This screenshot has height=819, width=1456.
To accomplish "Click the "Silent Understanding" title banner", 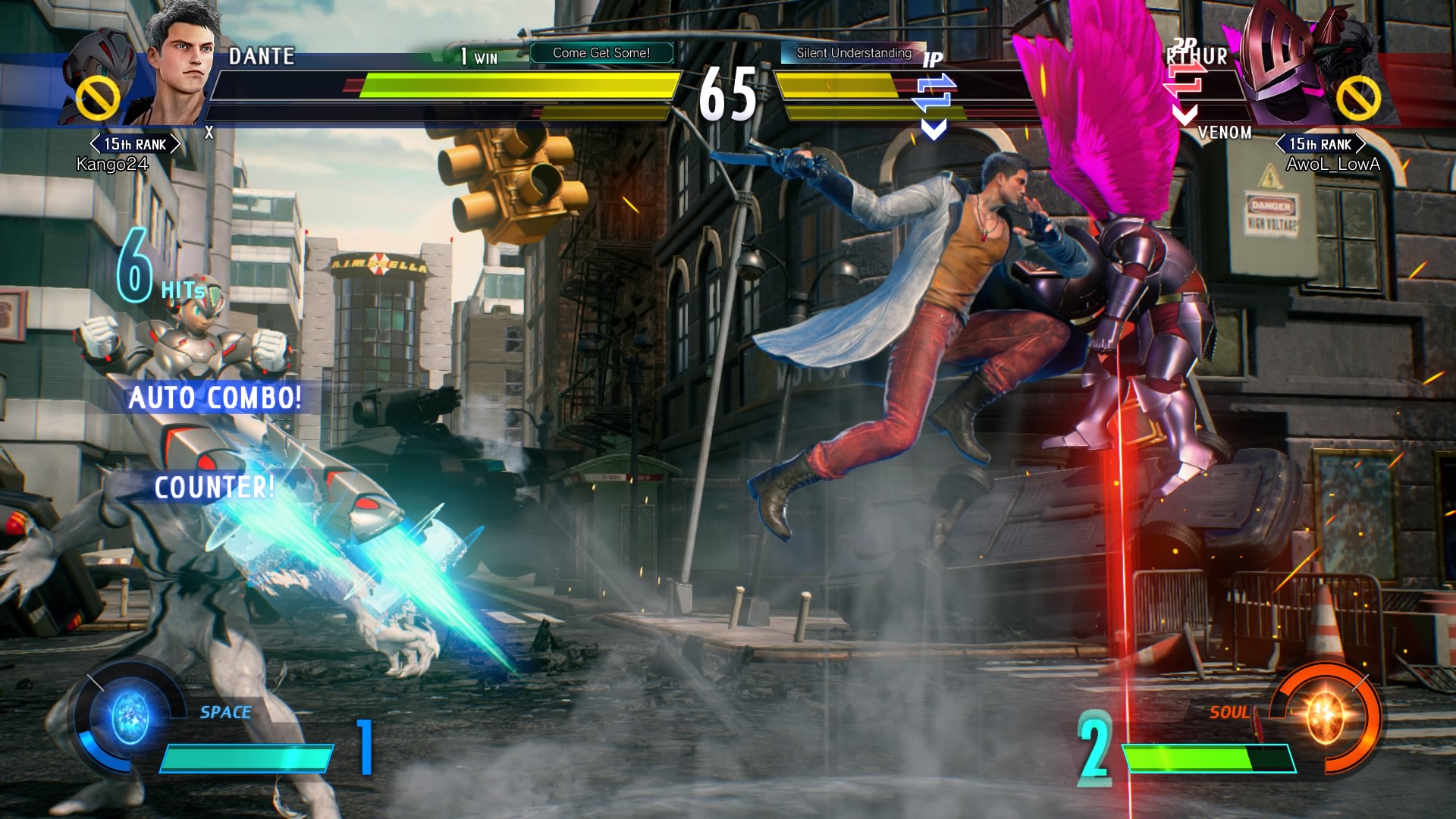I will tap(853, 53).
